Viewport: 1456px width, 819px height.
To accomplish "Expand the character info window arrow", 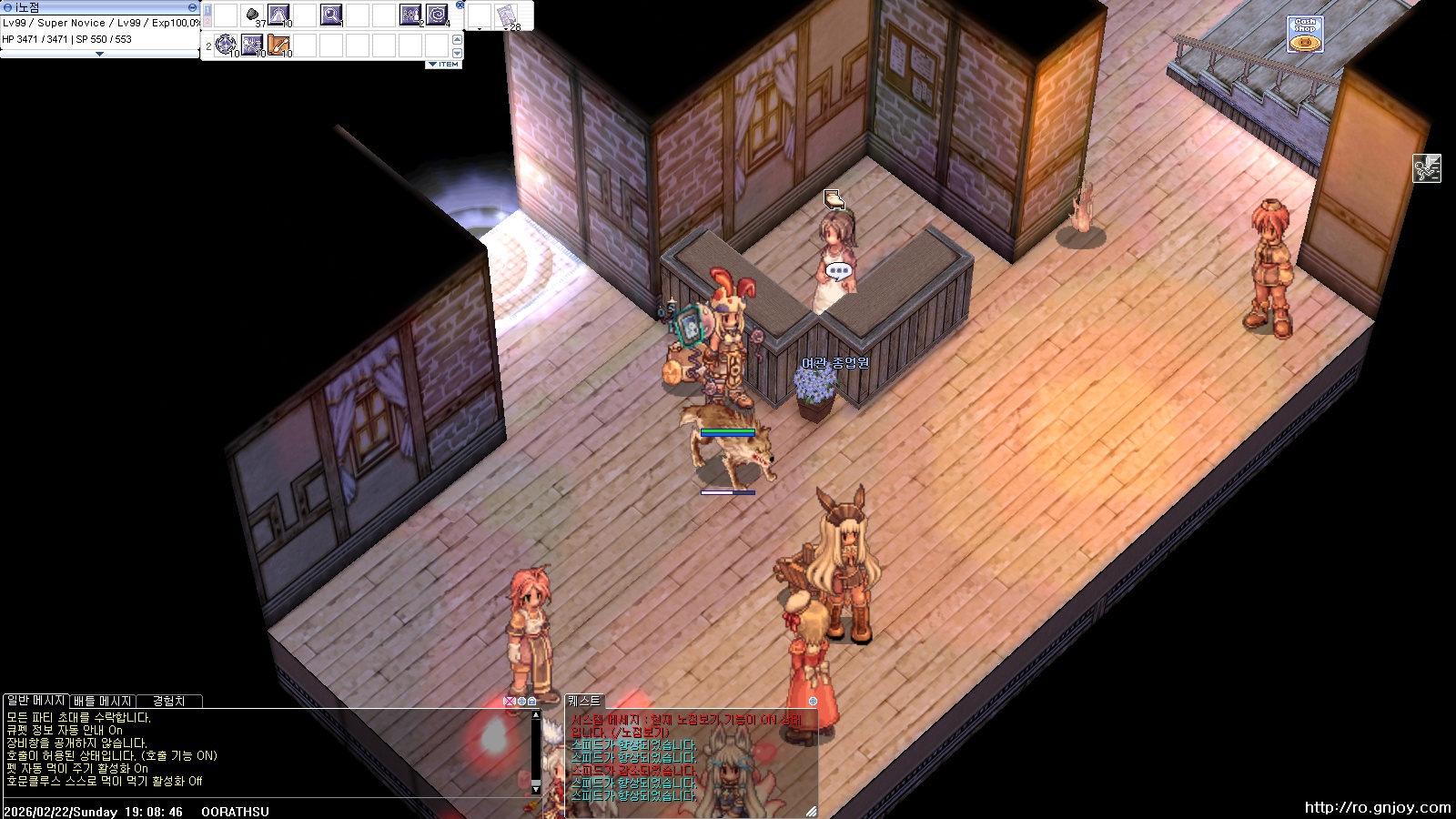I will [99, 54].
